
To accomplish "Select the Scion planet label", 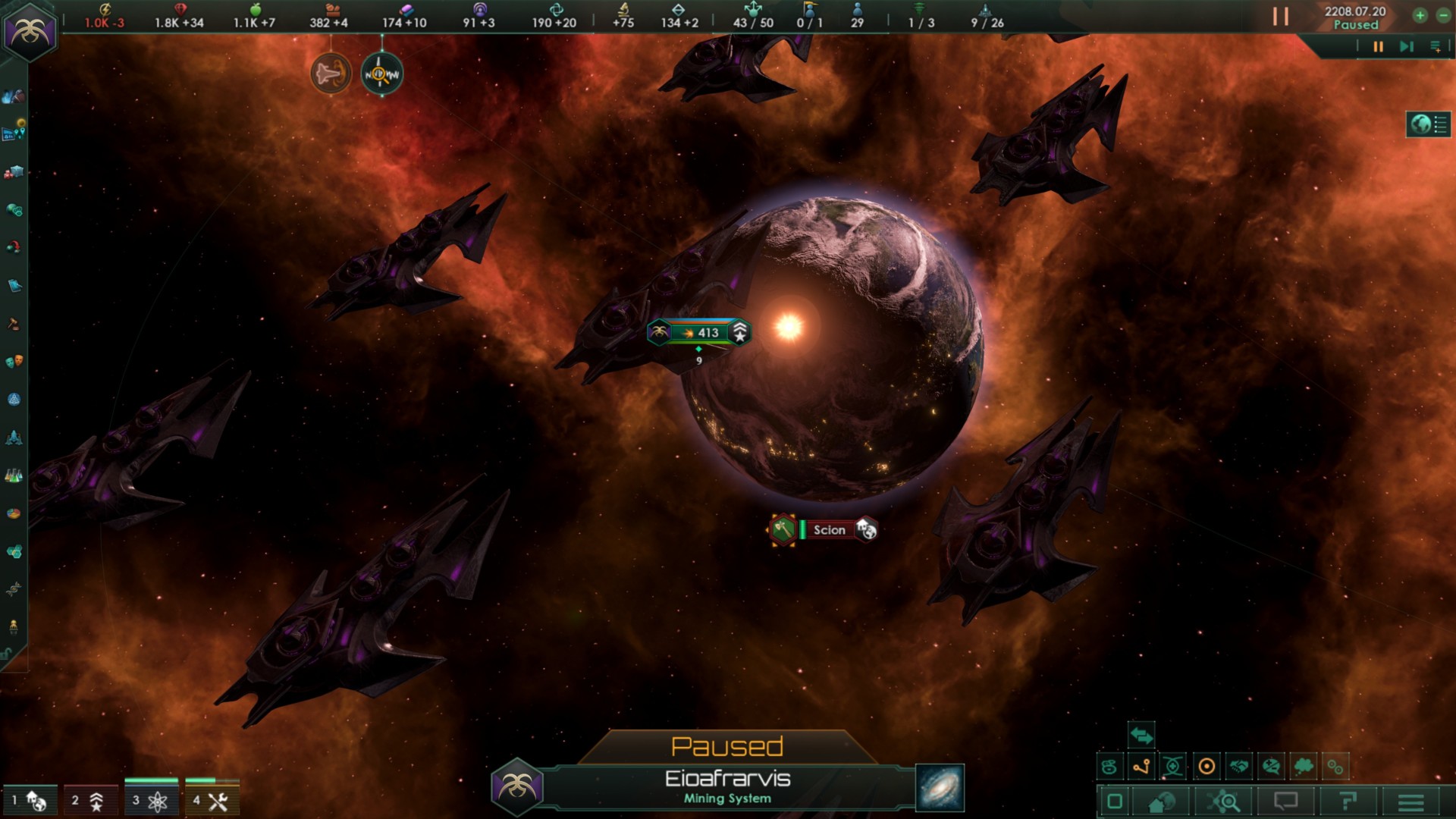I will [x=828, y=530].
